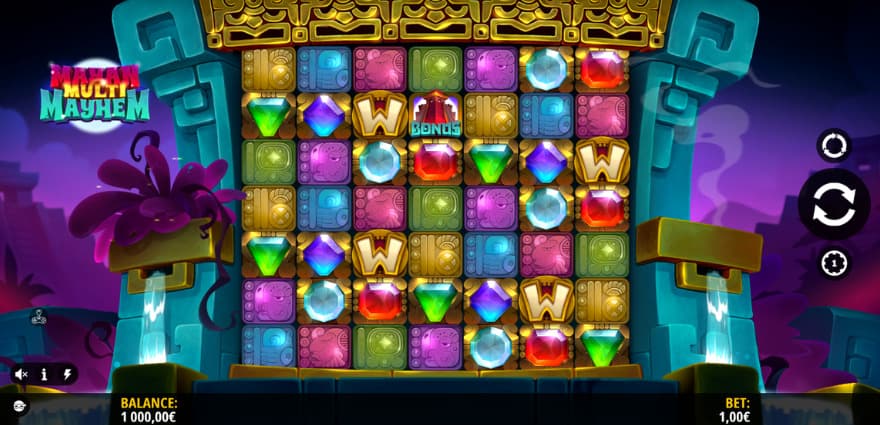Image resolution: width=880 pixels, height=425 pixels.
Task: Click the round provider logo icon in the bottom bar
Action: click(19, 405)
